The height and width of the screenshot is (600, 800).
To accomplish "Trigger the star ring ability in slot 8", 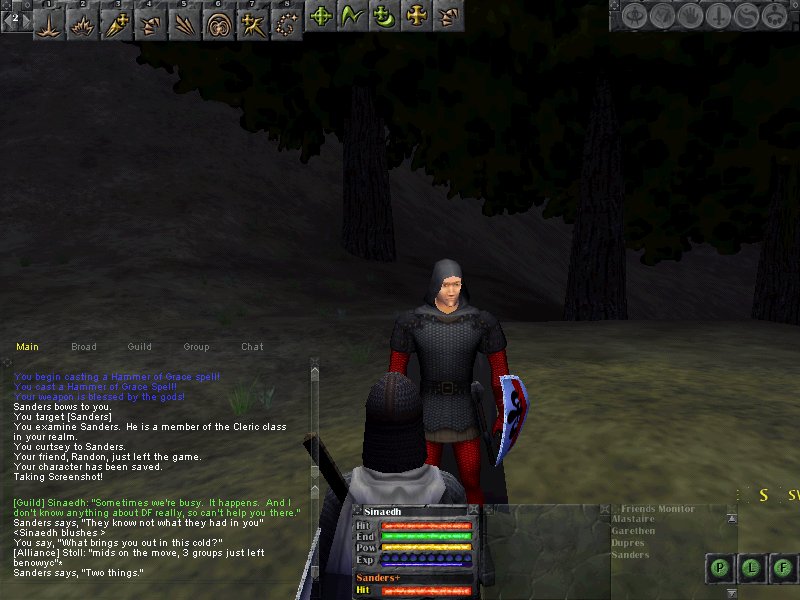I will pos(285,24).
